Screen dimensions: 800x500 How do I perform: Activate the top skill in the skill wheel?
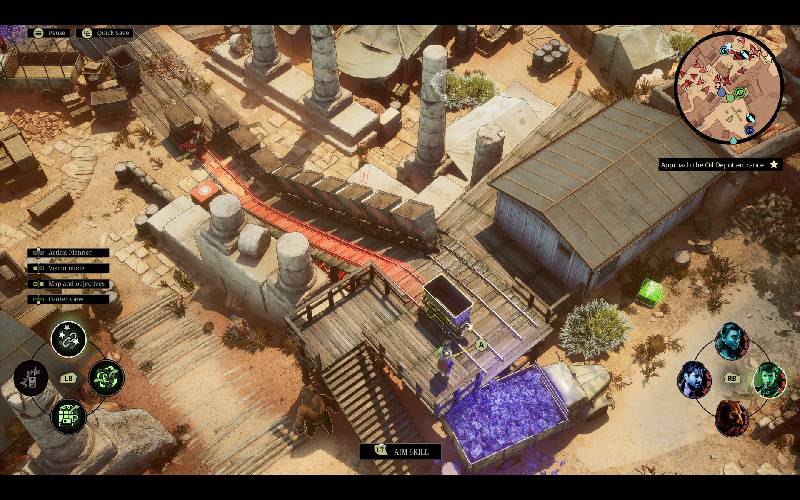tap(68, 339)
